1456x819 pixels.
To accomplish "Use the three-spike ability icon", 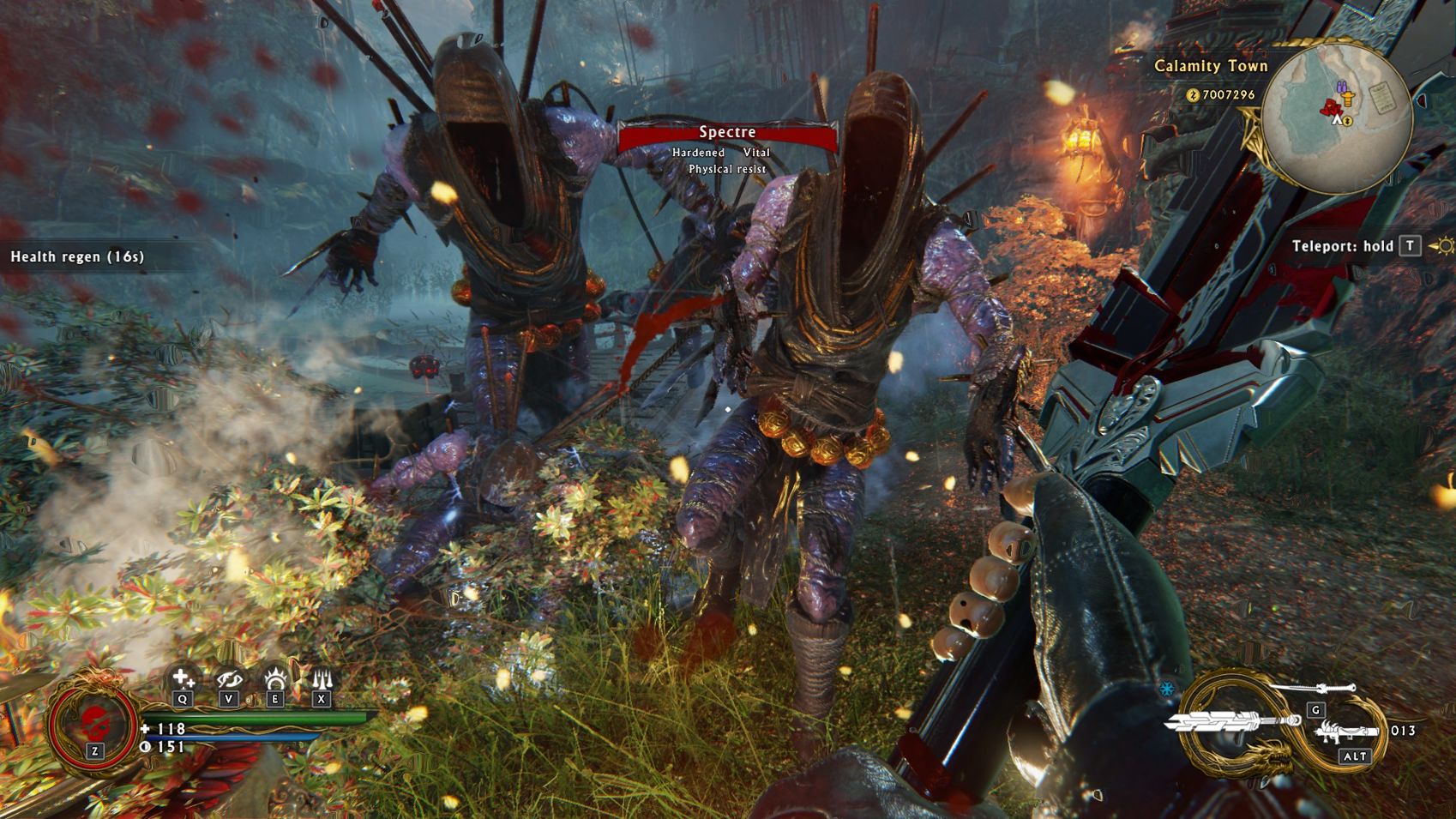I will click(x=322, y=679).
